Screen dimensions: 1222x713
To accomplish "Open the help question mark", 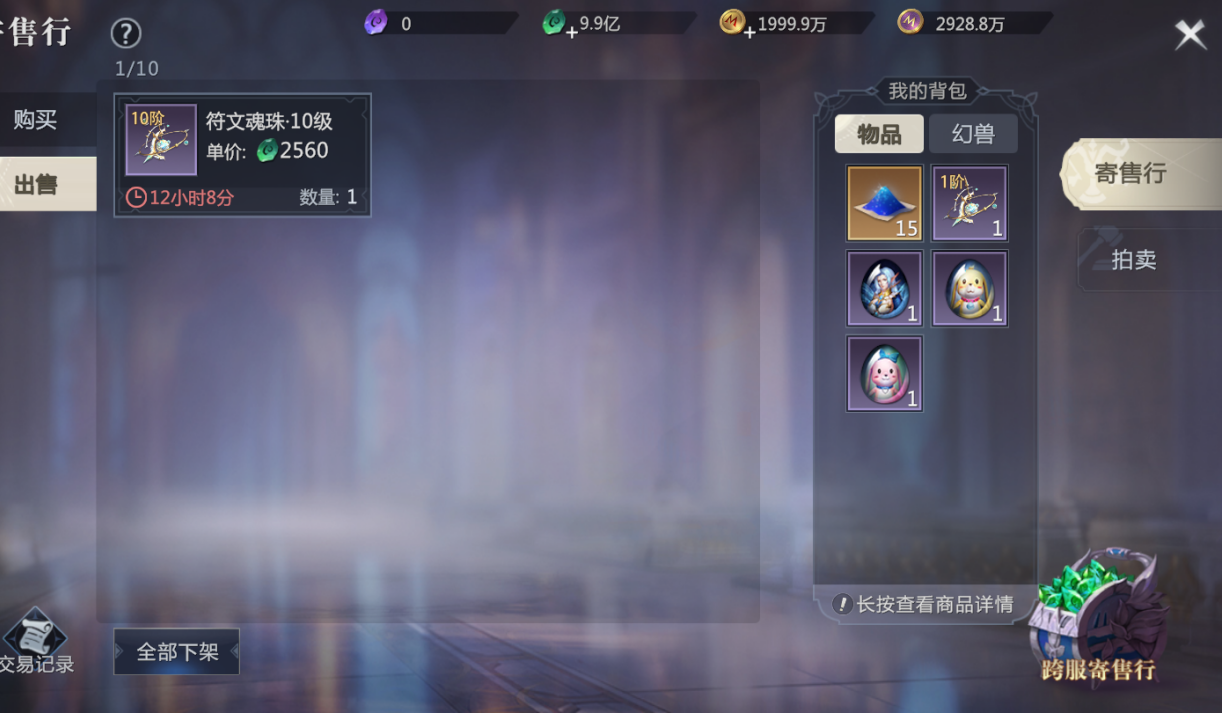I will tap(126, 34).
